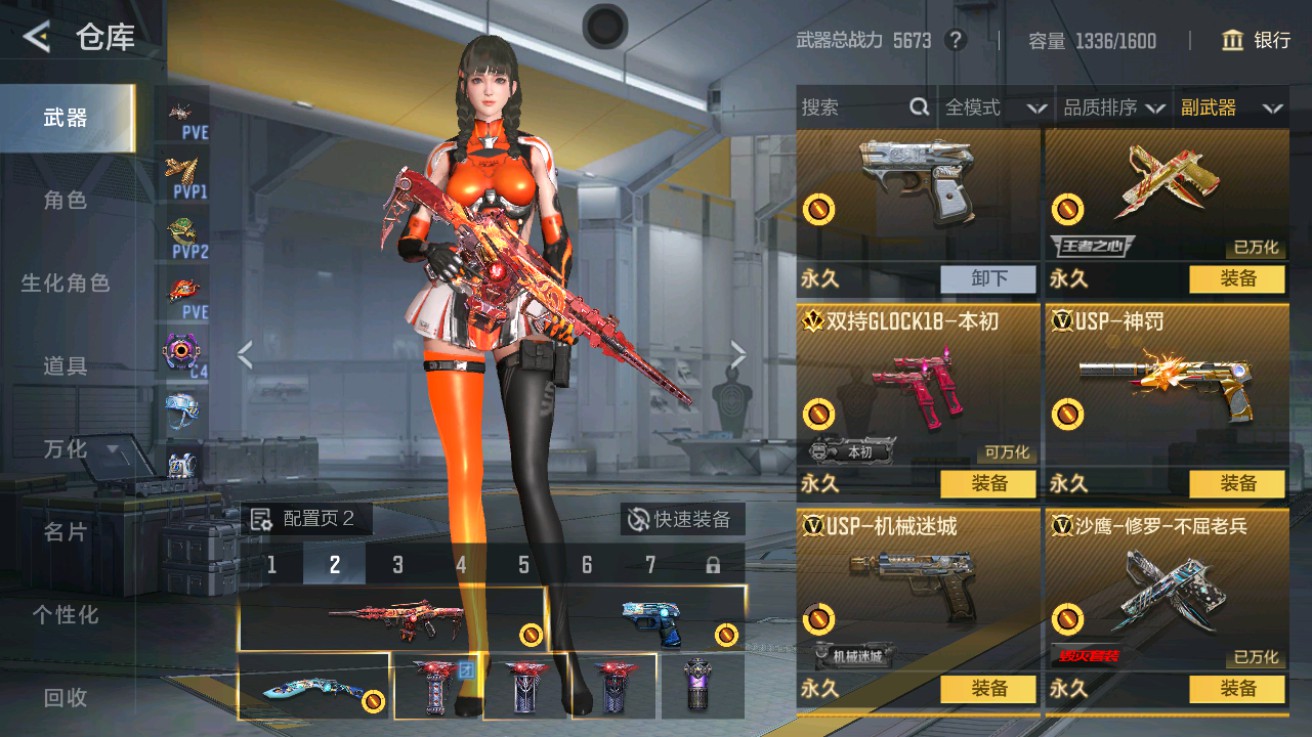Click the weapon search field
This screenshot has width=1312, height=737.
(x=855, y=108)
